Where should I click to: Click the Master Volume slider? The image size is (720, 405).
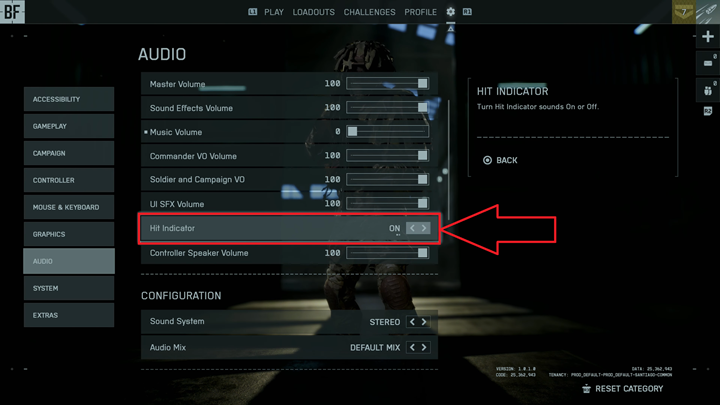[x=388, y=84]
